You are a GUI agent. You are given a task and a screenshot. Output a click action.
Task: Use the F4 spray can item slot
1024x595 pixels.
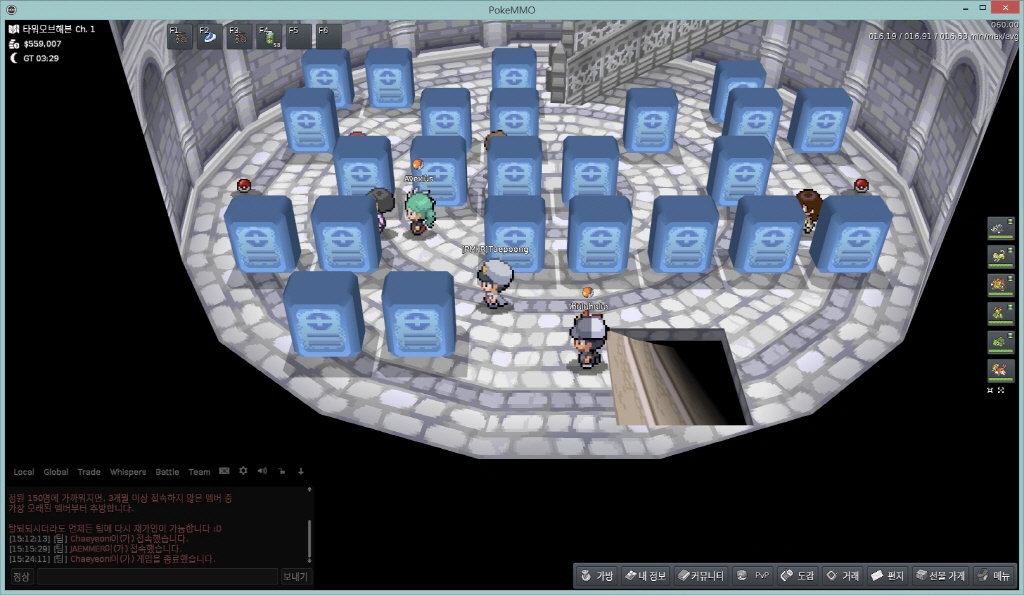tap(270, 37)
